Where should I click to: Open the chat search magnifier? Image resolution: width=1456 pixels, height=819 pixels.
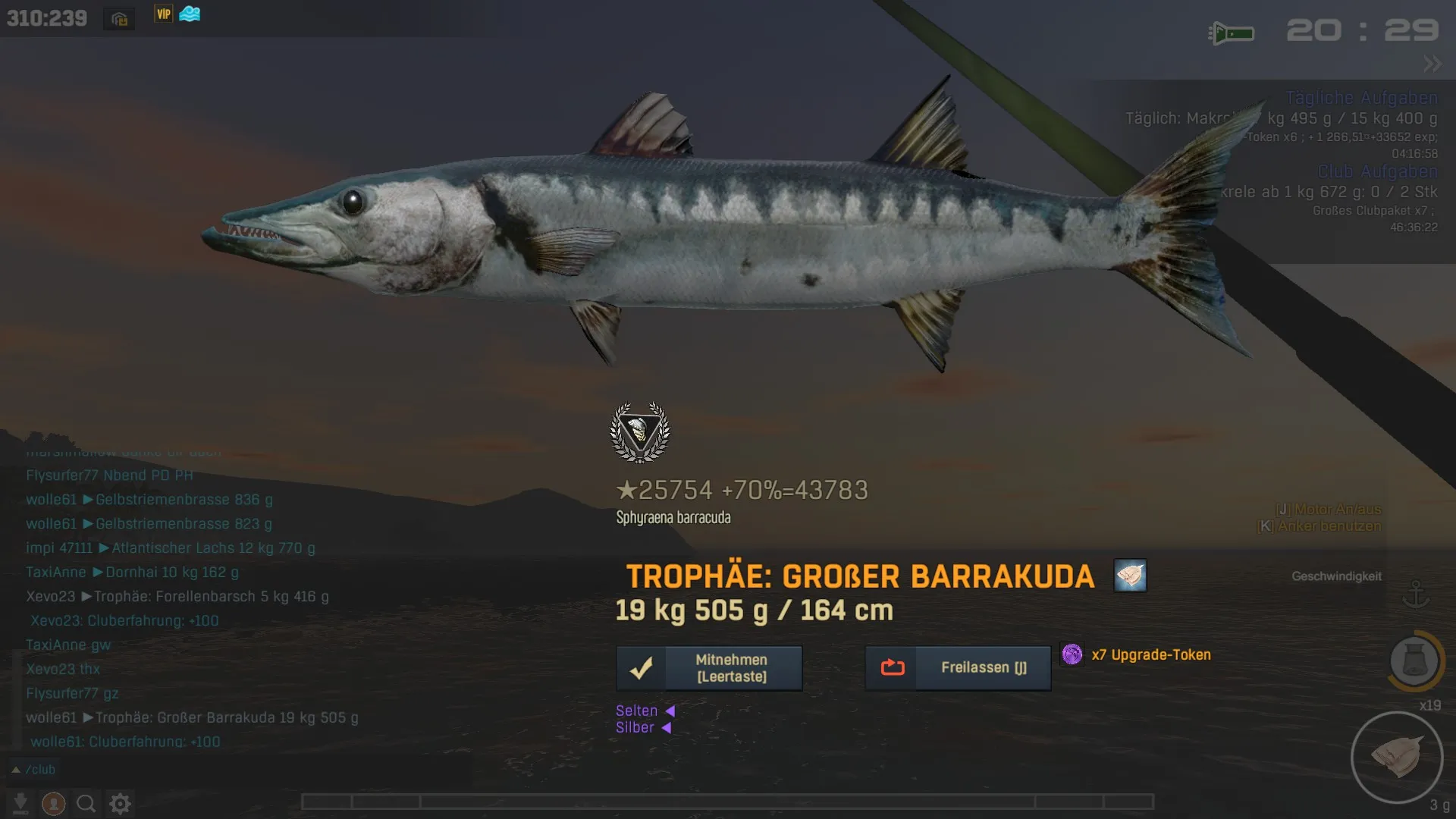click(86, 803)
